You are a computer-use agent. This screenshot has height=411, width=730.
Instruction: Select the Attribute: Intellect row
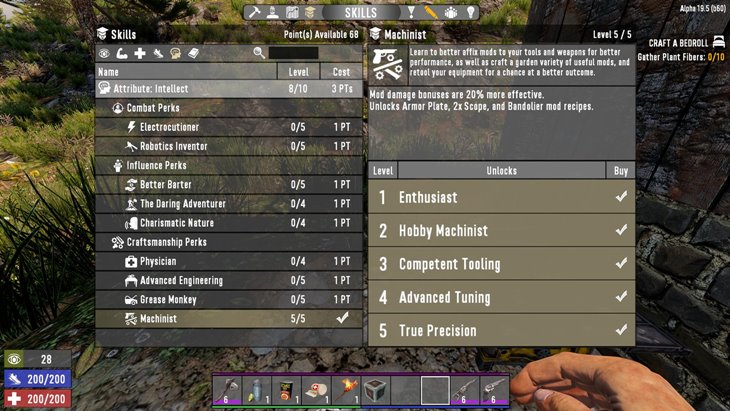(x=229, y=89)
